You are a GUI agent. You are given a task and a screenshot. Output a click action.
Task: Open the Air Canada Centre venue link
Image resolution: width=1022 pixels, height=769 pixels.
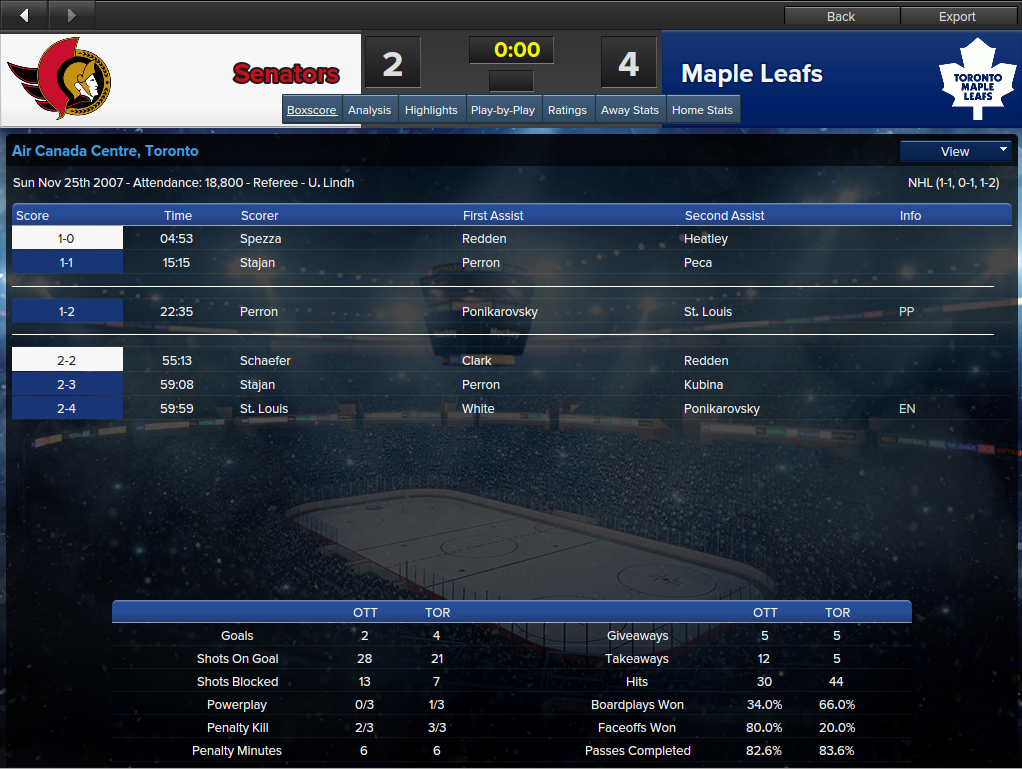[x=105, y=151]
